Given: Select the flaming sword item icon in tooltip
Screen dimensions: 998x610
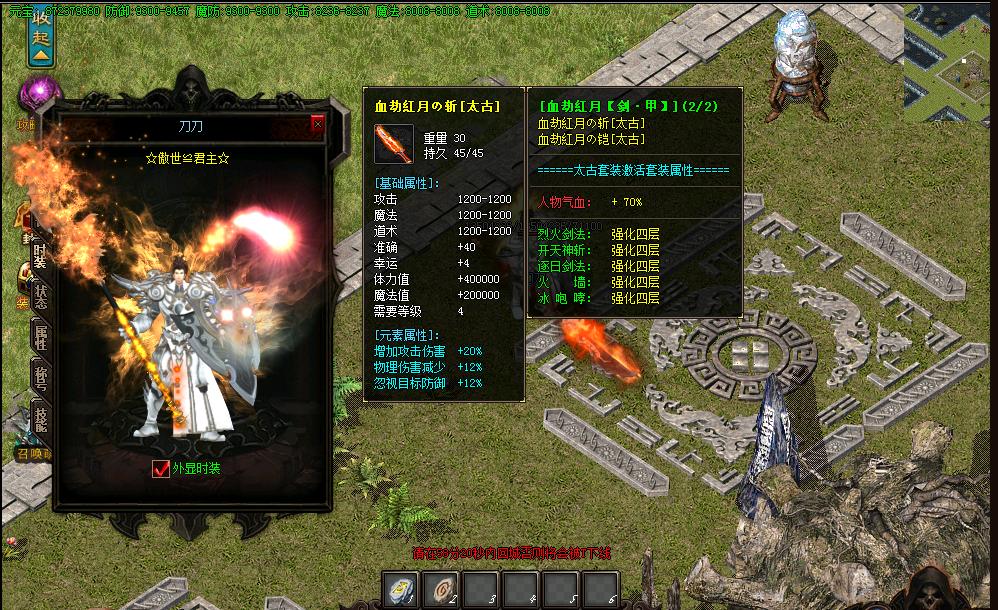Looking at the screenshot, I should point(393,144).
